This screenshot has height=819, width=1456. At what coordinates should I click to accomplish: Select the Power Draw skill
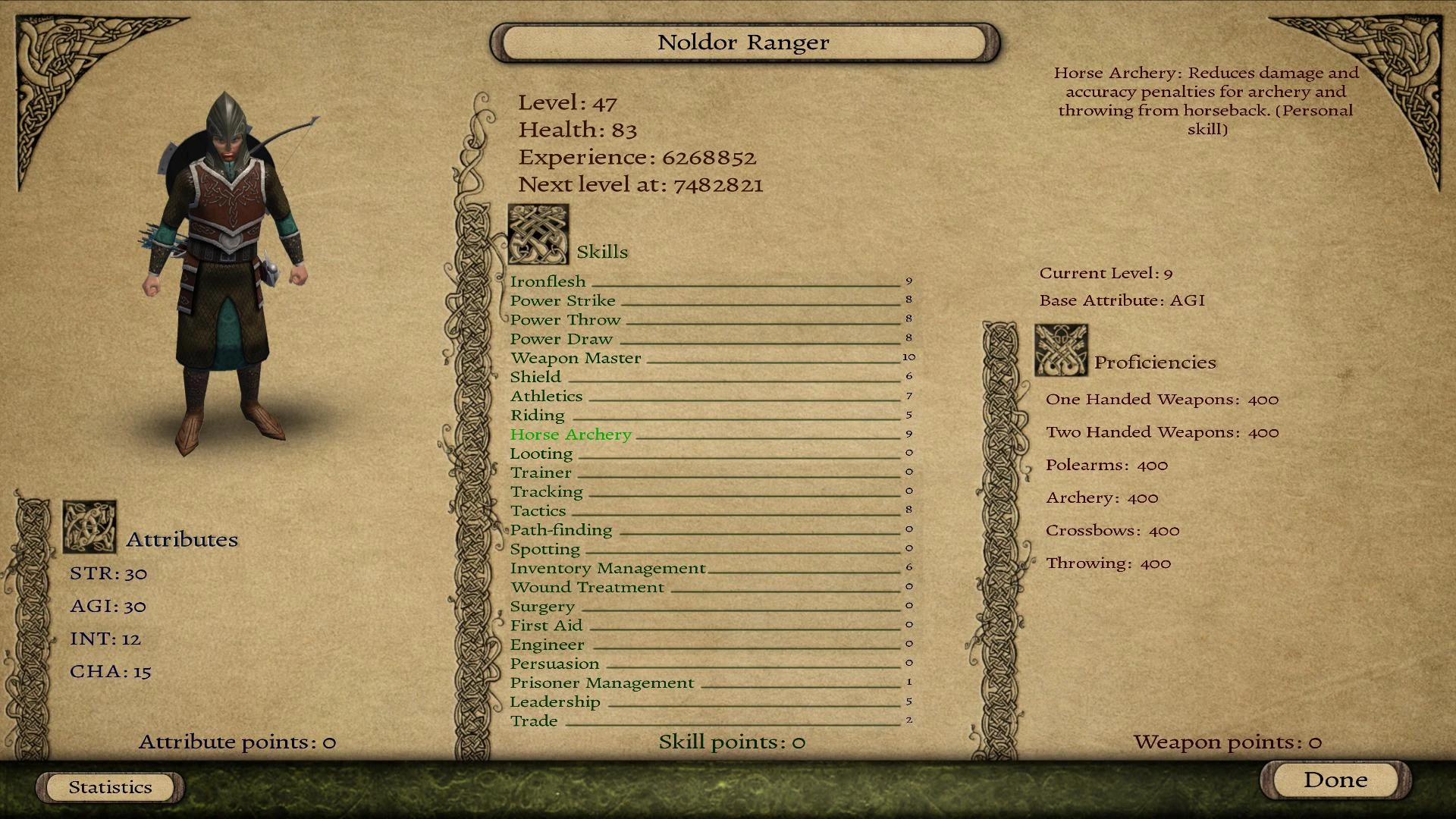(x=561, y=339)
